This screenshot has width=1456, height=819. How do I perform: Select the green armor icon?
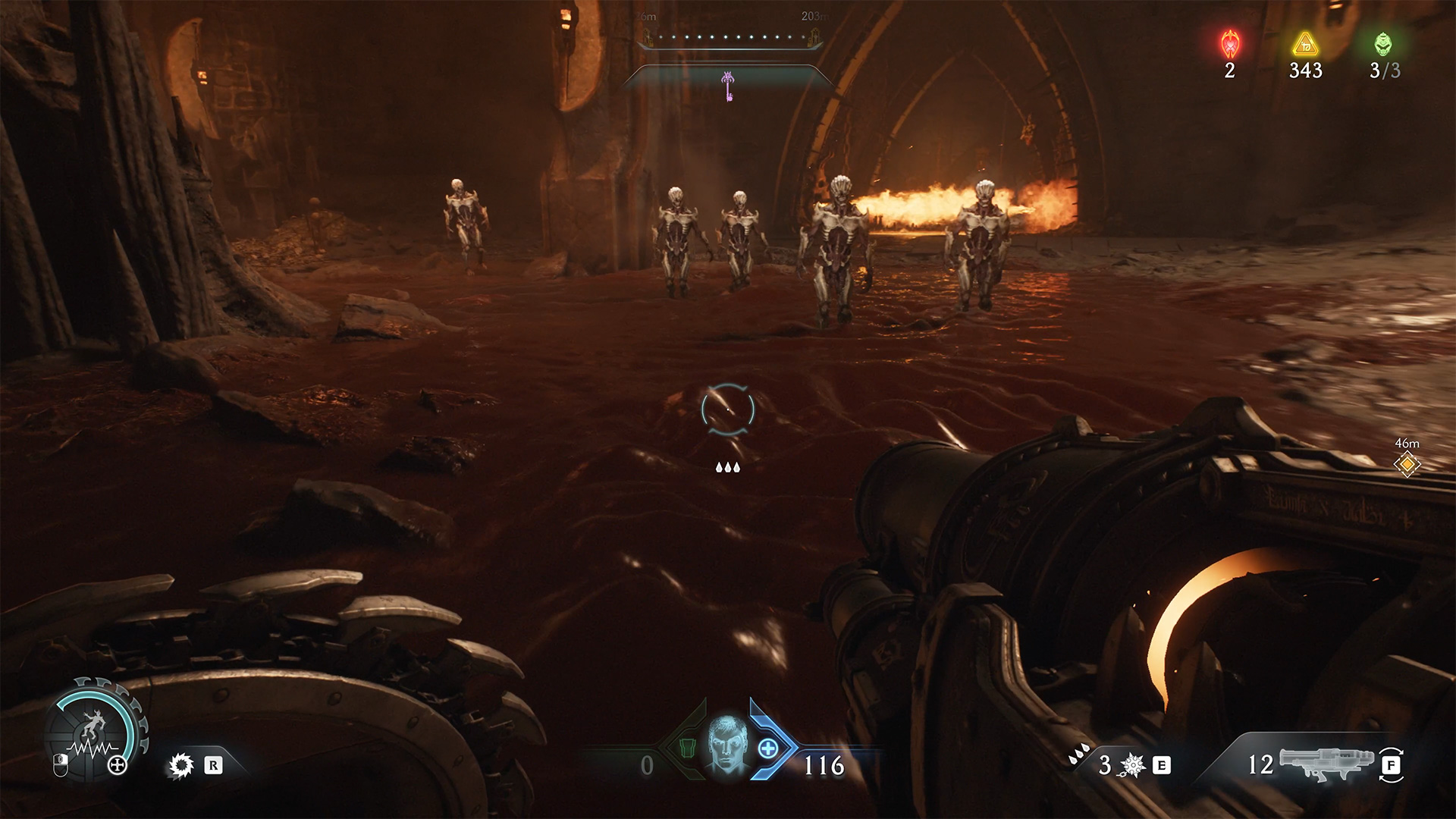point(686,748)
